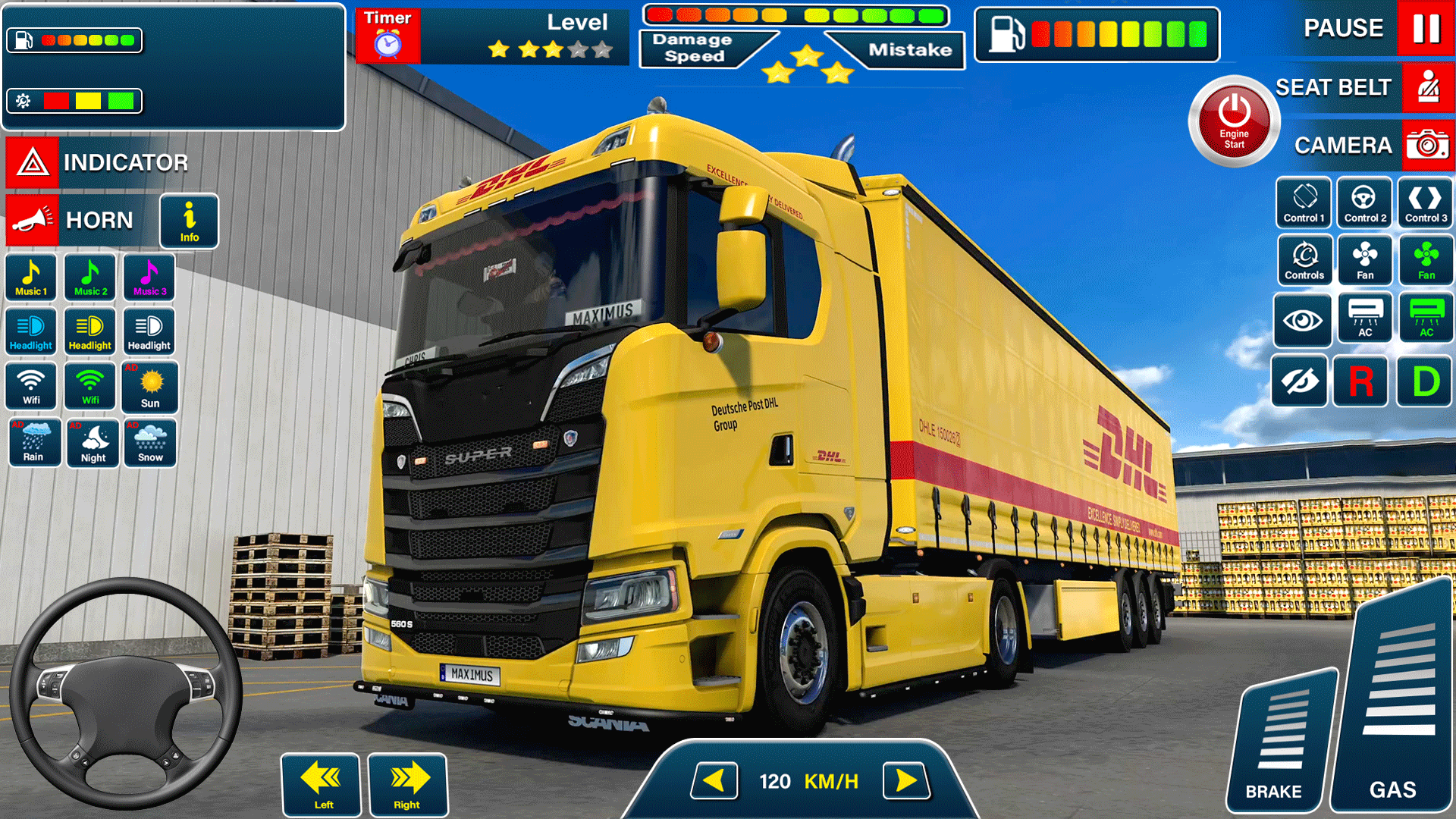Fasten the Seat Belt

1427,86
